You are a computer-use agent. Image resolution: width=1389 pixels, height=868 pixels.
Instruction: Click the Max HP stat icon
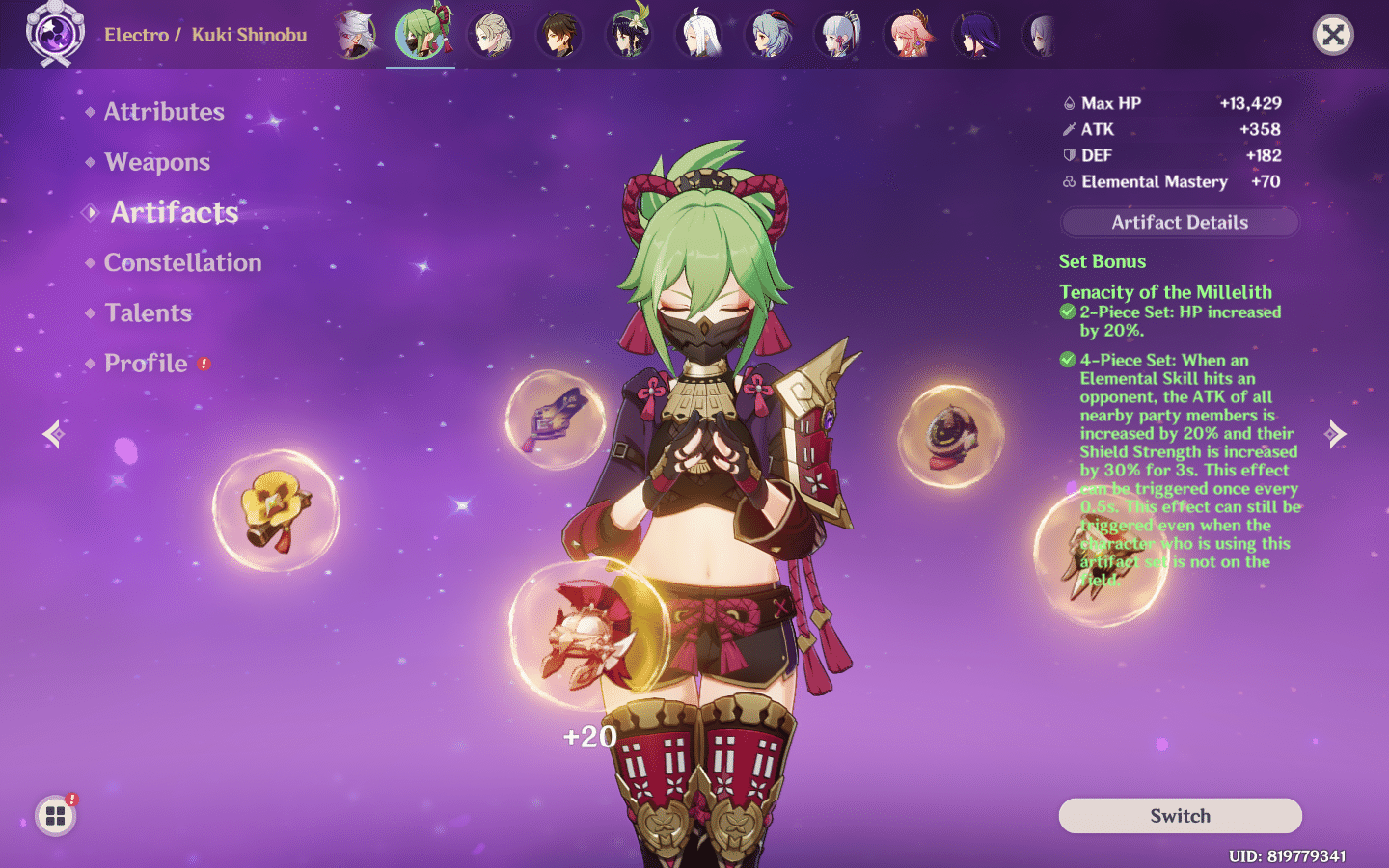[1071, 103]
